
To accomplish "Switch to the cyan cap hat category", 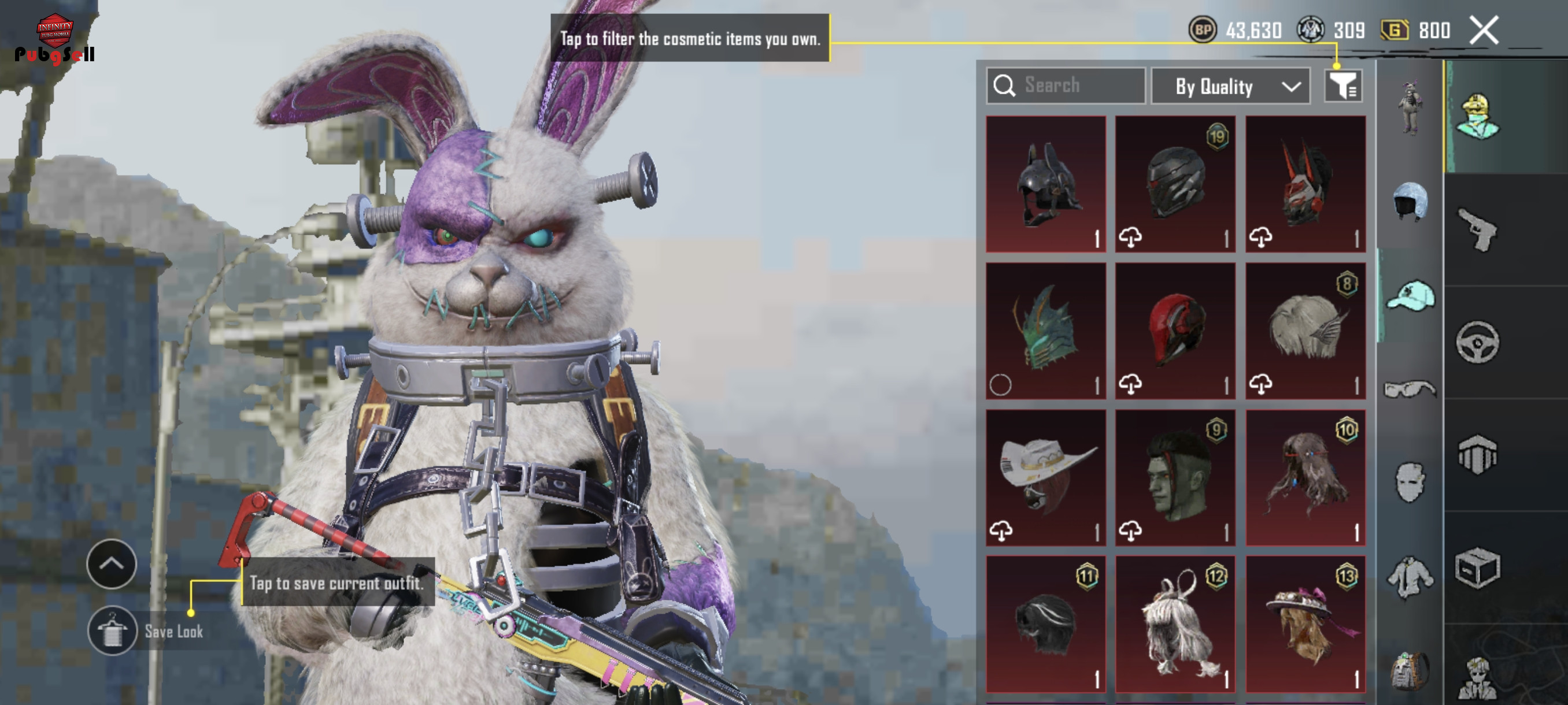I will click(1410, 296).
